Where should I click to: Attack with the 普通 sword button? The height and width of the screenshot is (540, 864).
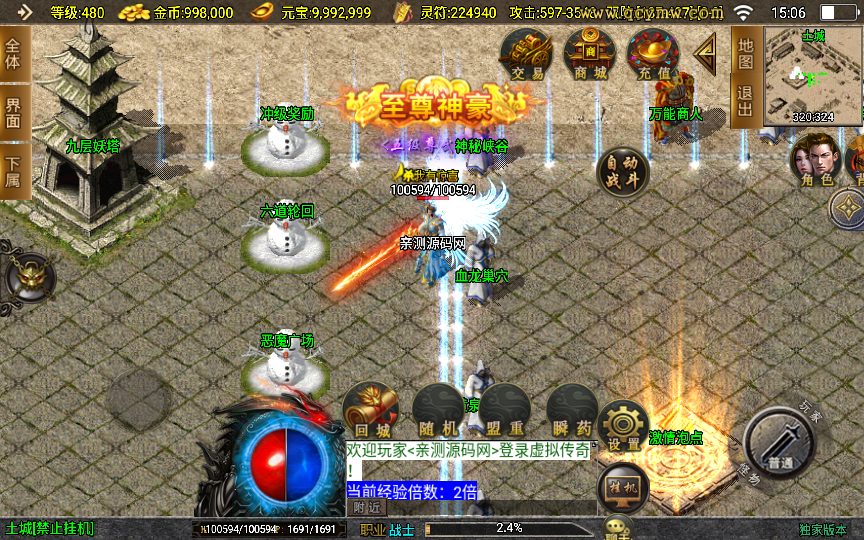781,444
